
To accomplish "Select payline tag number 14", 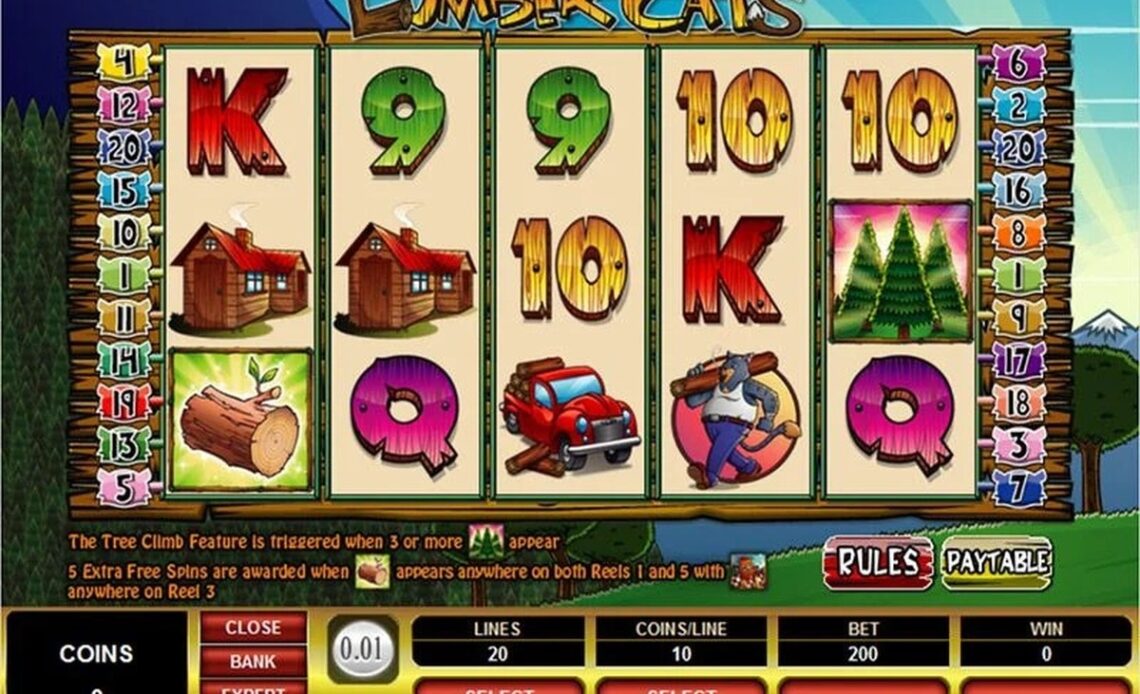I will pos(124,359).
